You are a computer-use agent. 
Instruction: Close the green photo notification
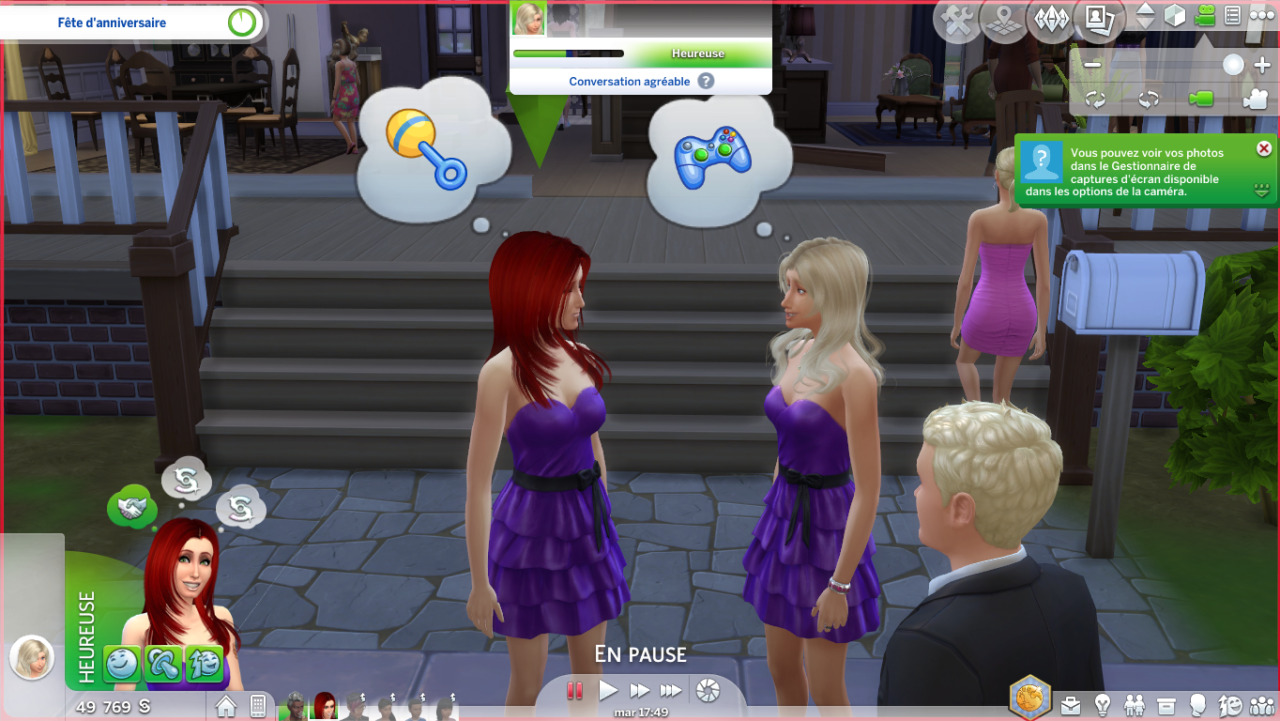1264,148
